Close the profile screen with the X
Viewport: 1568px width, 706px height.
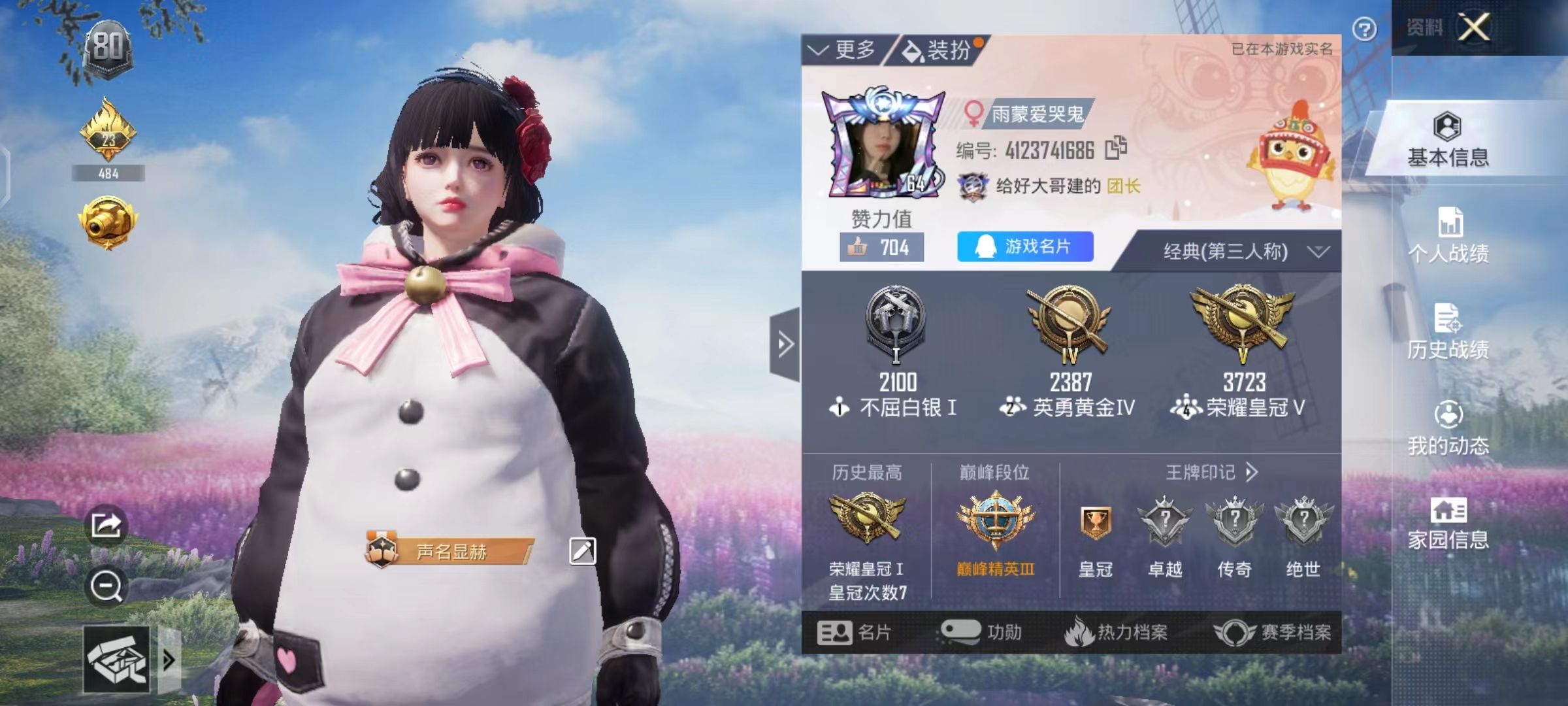point(1475,27)
